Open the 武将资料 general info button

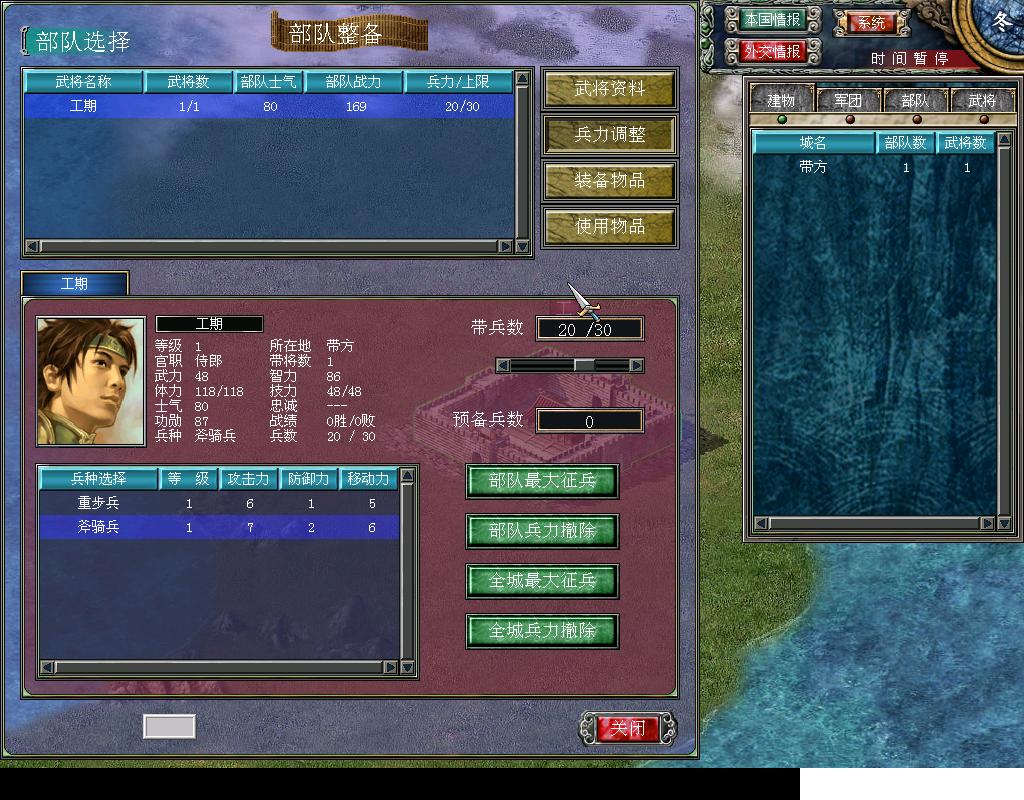click(x=609, y=89)
